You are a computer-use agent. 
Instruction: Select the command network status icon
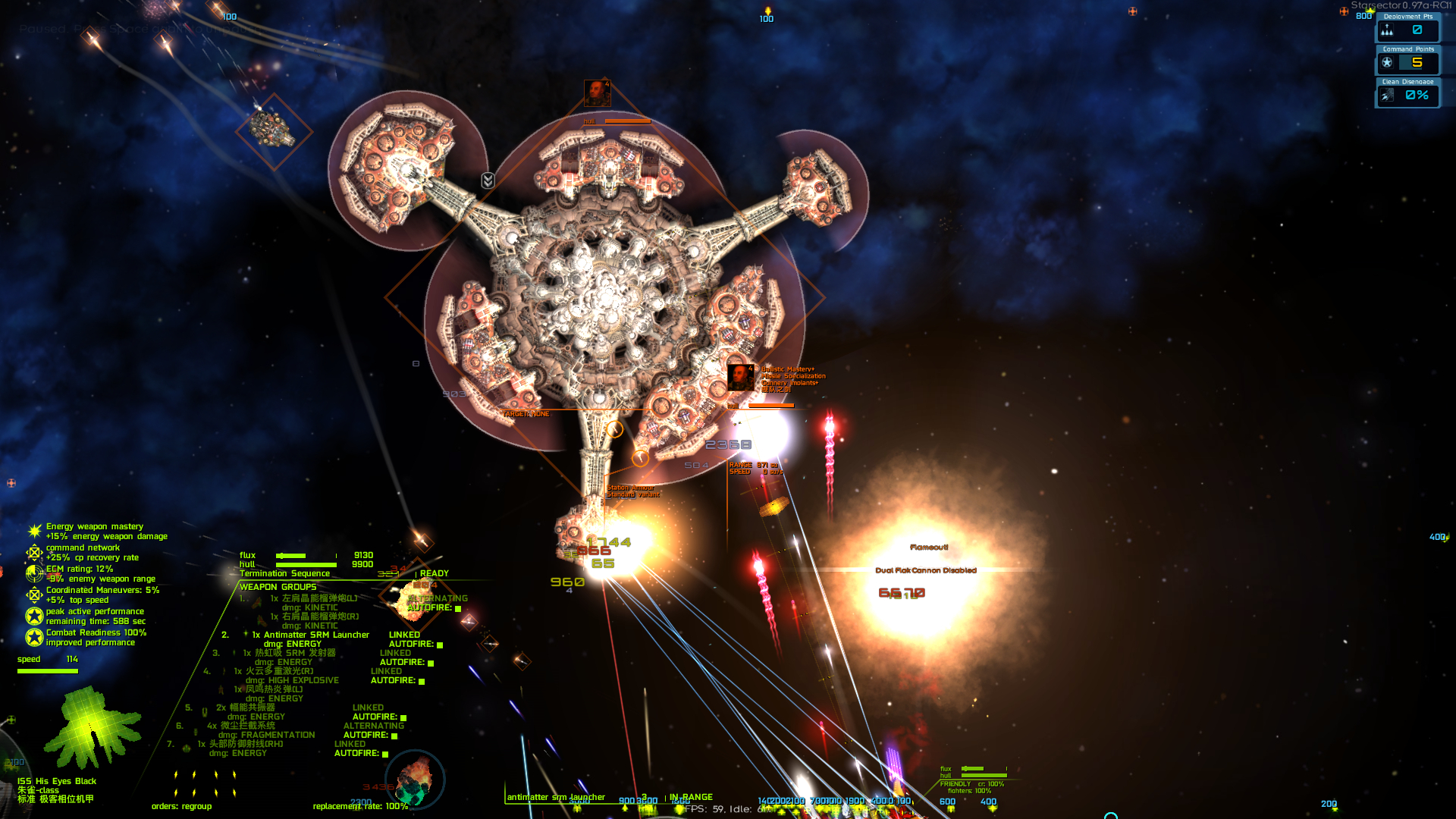click(x=34, y=552)
